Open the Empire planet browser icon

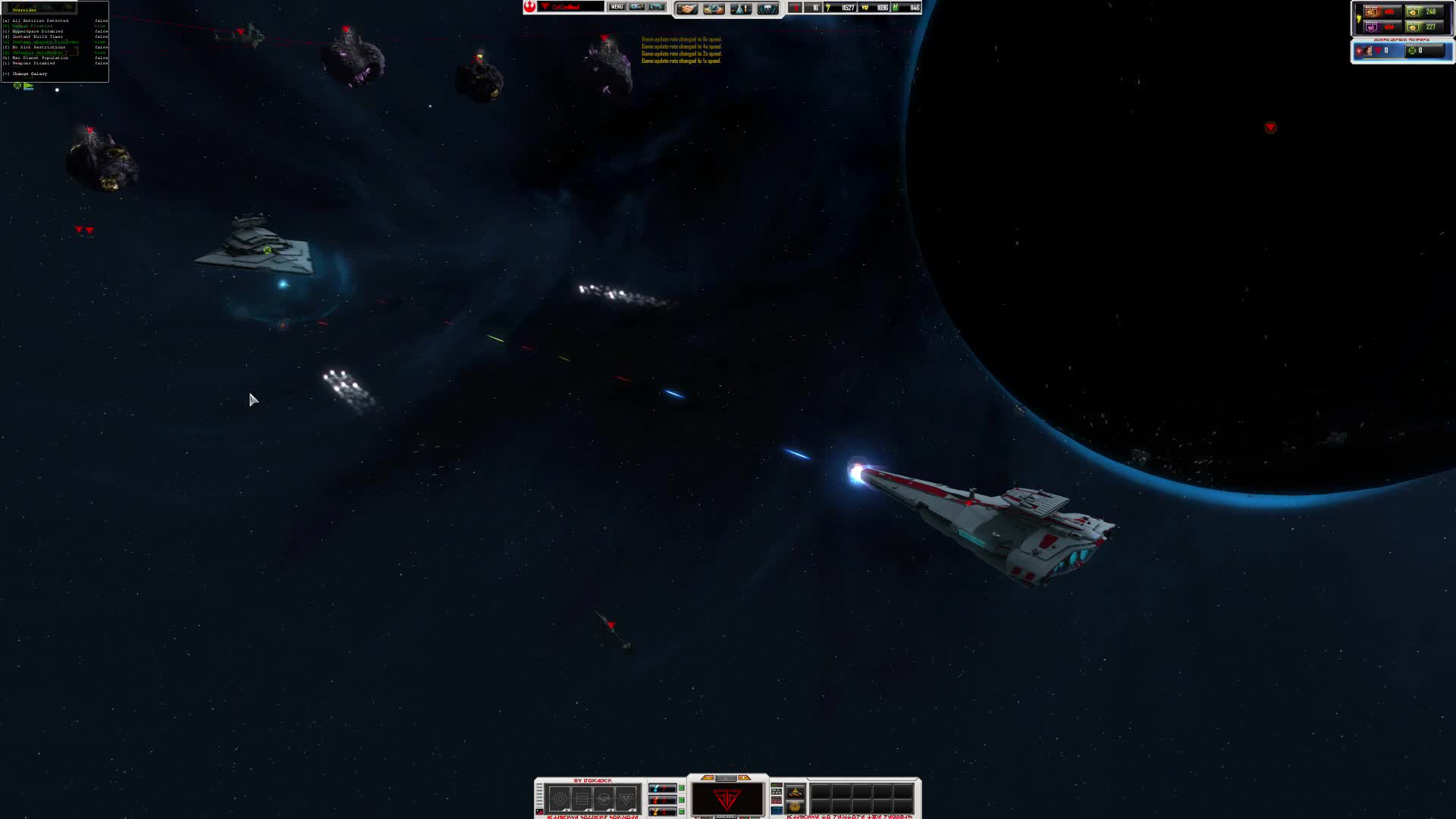pyautogui.click(x=714, y=9)
